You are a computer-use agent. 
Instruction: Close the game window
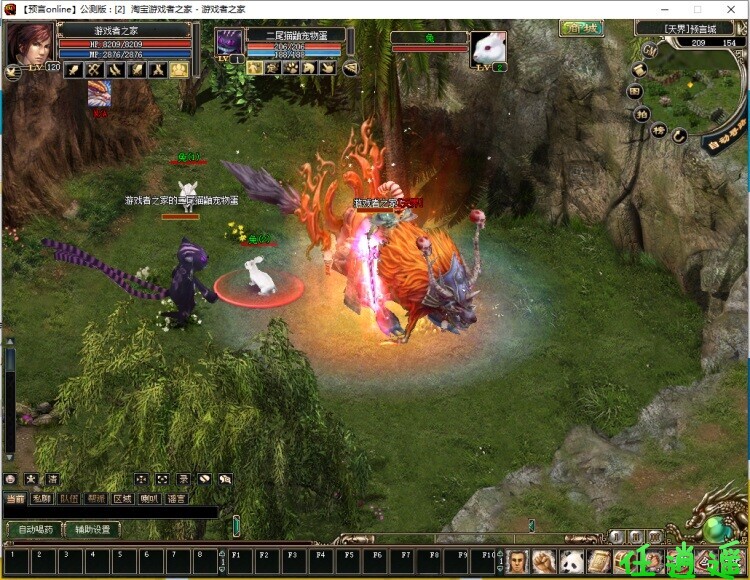coord(731,9)
